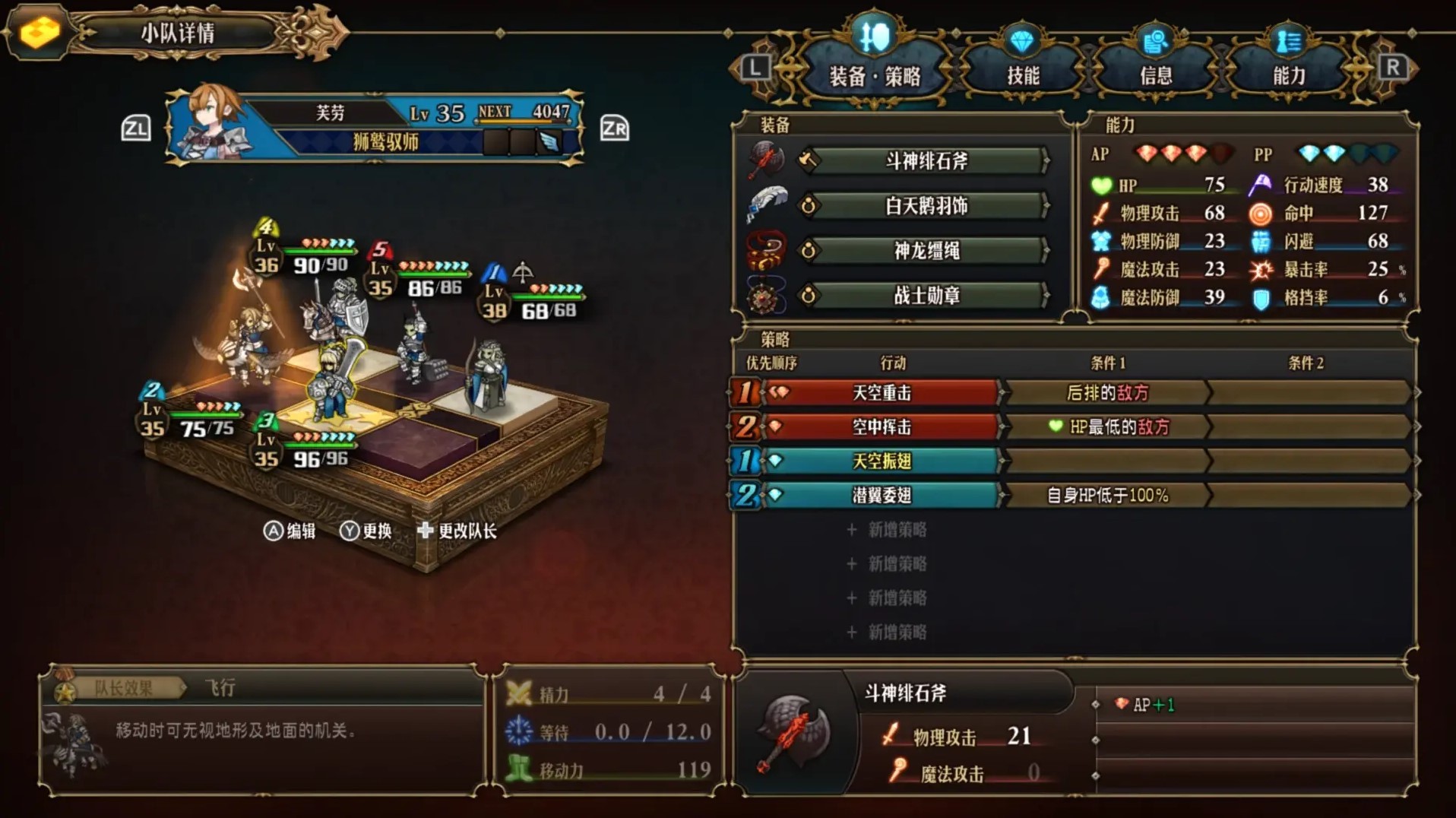The width and height of the screenshot is (1456, 818).
Task: Open the 信息 tab
Action: (1157, 74)
